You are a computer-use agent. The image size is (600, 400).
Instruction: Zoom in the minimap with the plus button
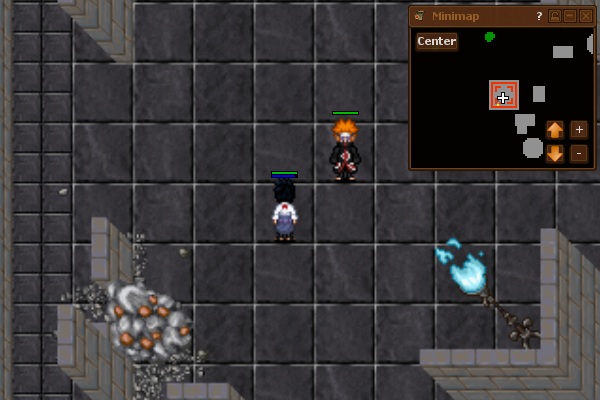[x=579, y=129]
